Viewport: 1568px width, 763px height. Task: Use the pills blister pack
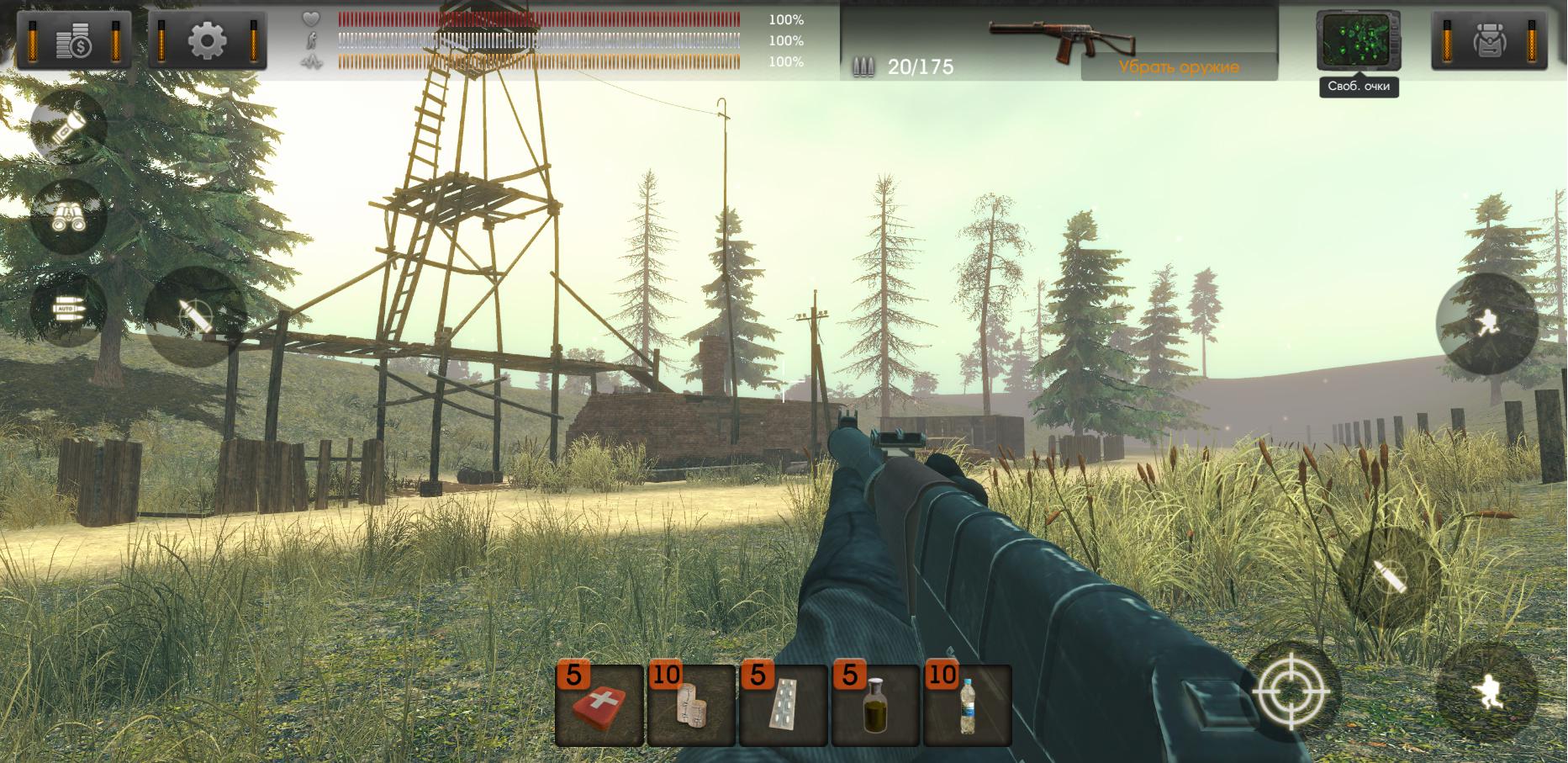coord(784,706)
